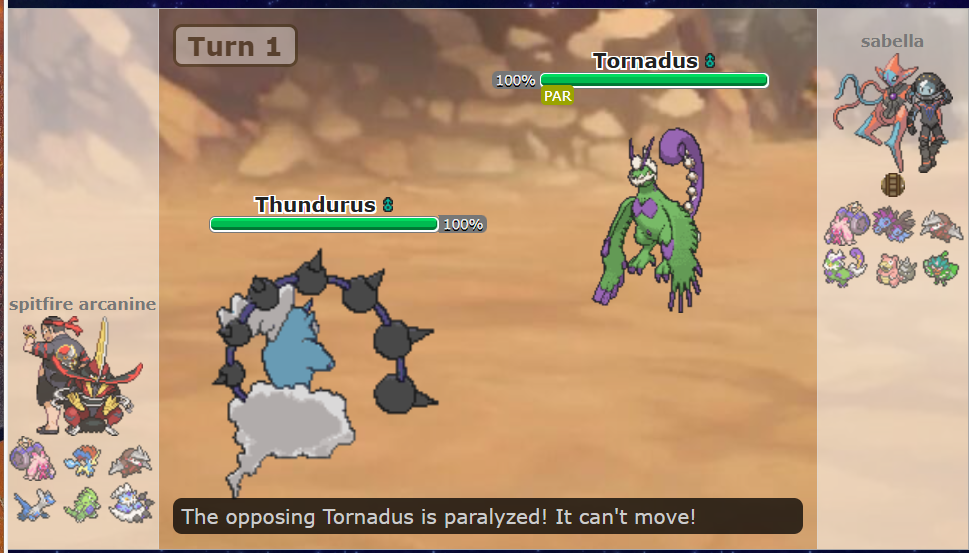Image resolution: width=969 pixels, height=553 pixels.
Task: Click pink Pokémon with purple shell, sabella's team
Action: coord(843,226)
